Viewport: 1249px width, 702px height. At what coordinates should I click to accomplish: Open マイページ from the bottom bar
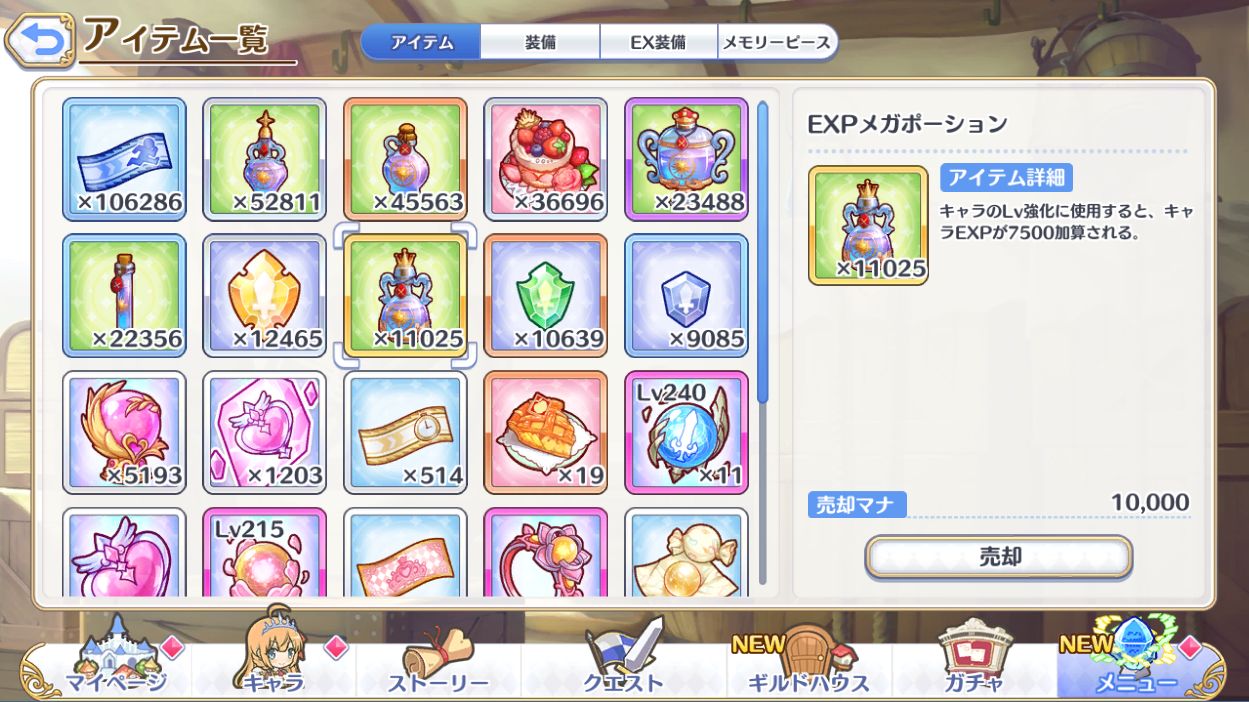(113, 663)
